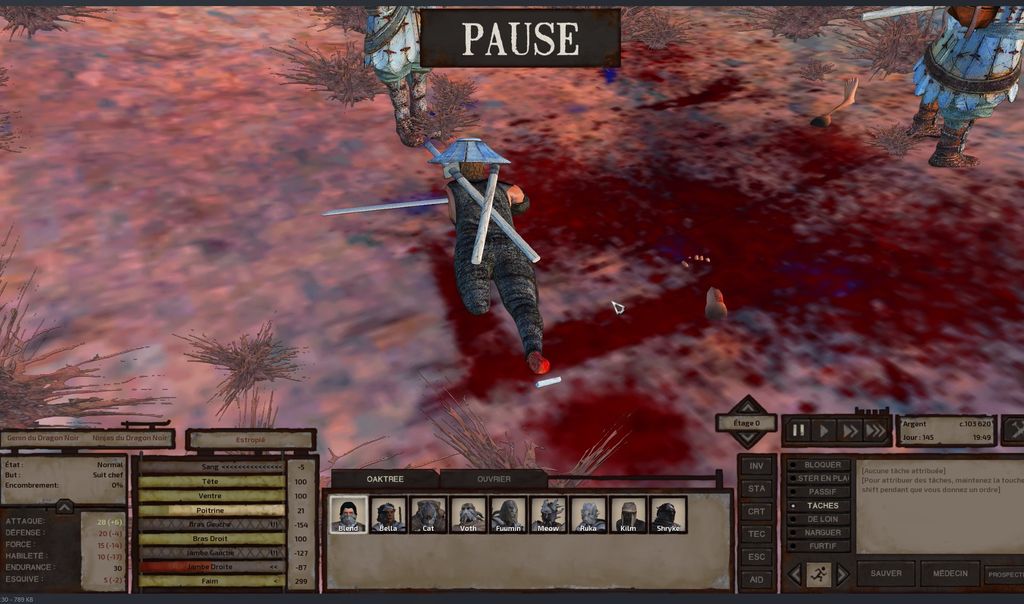Click the CRT build button

pyautogui.click(x=757, y=512)
